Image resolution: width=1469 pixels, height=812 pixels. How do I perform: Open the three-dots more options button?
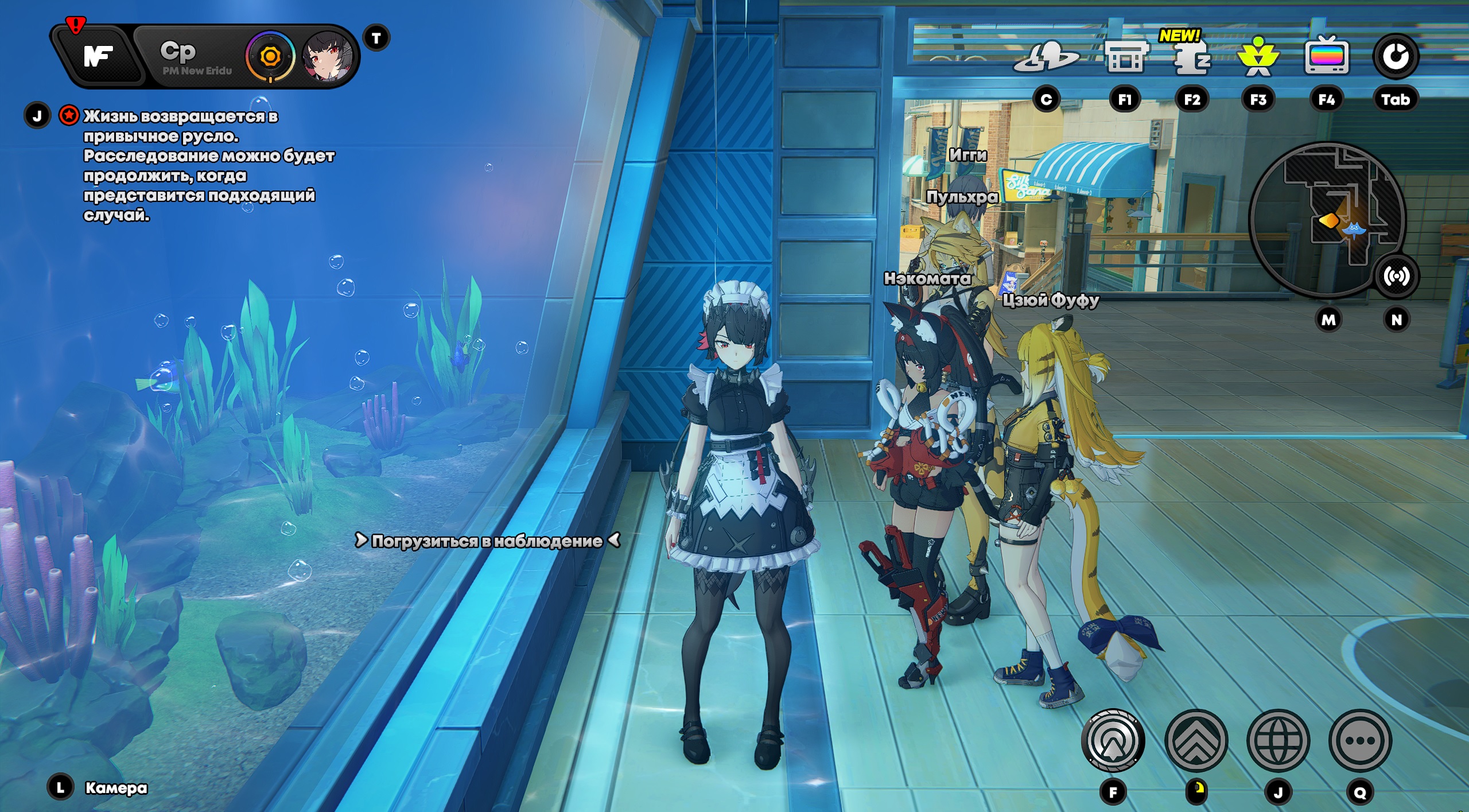(x=1360, y=740)
